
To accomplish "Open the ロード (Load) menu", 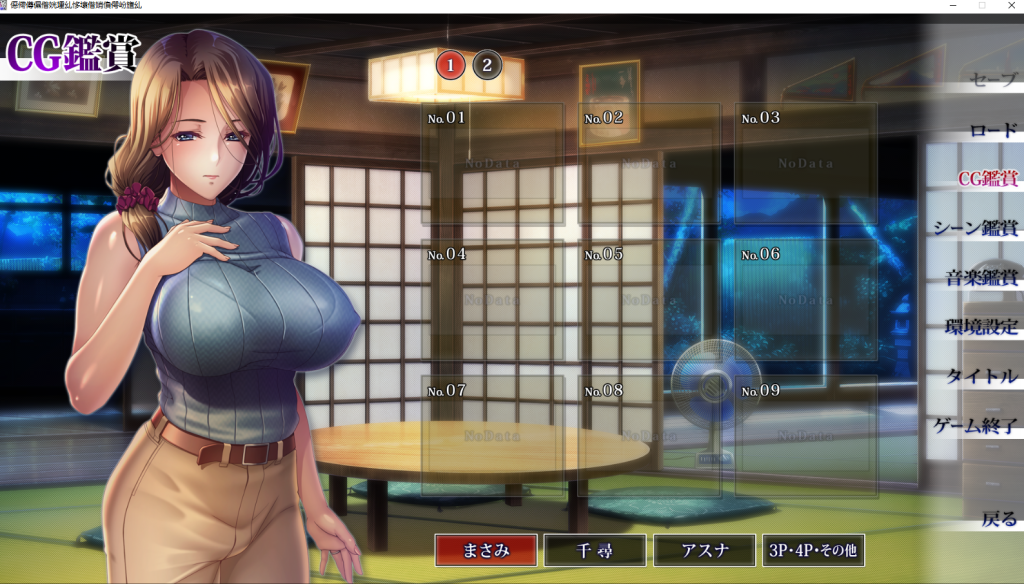I will (992, 130).
